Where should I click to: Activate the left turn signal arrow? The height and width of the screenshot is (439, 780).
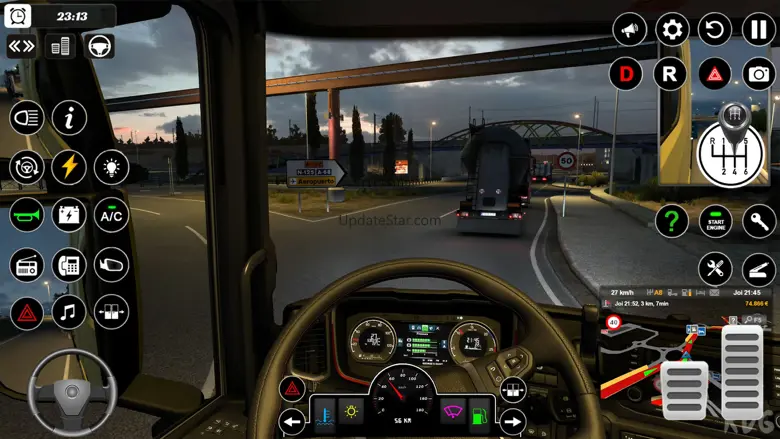[x=292, y=420]
